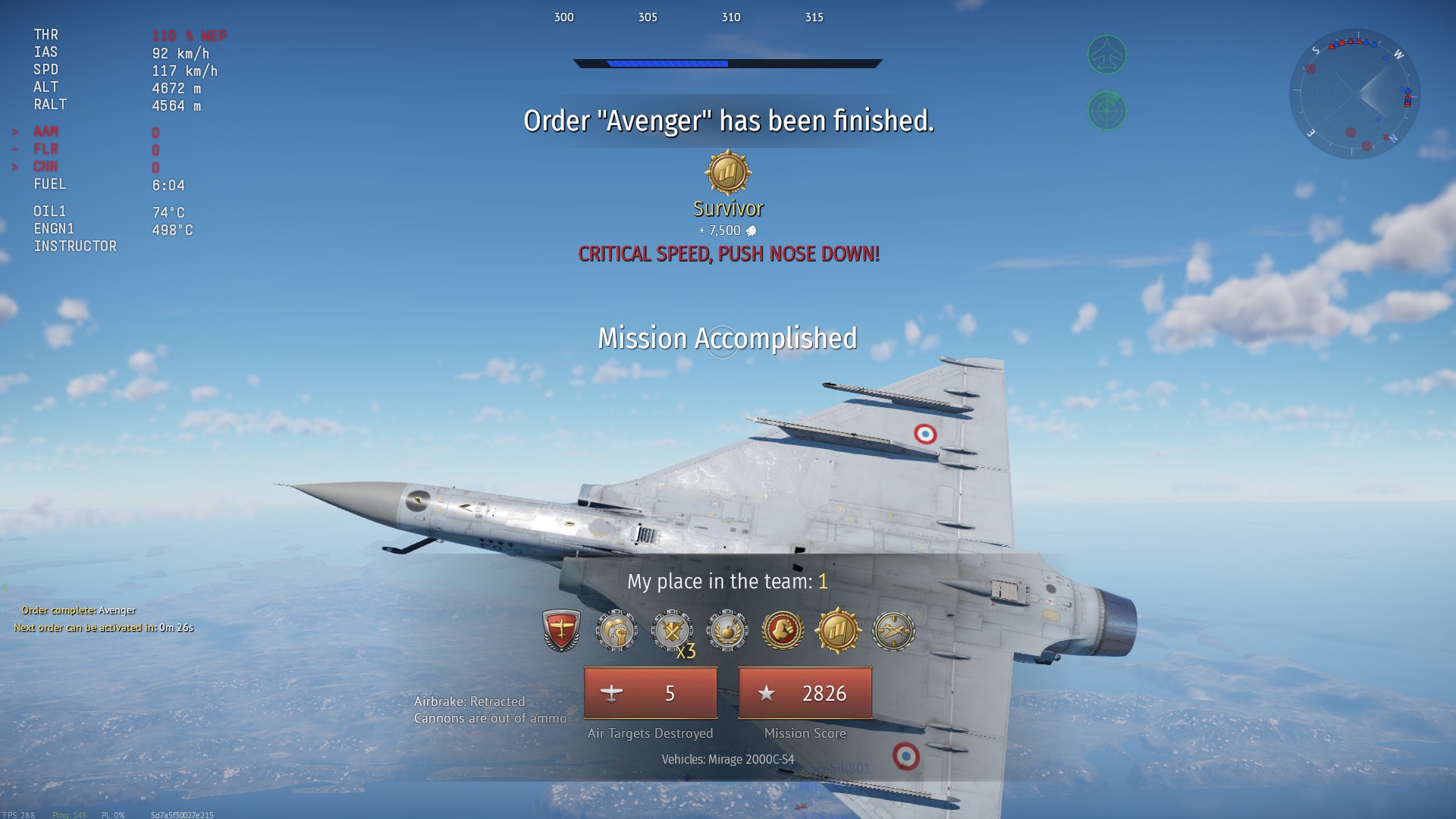
Task: Click the silver plane-in-crosshair medal
Action: coord(893,630)
